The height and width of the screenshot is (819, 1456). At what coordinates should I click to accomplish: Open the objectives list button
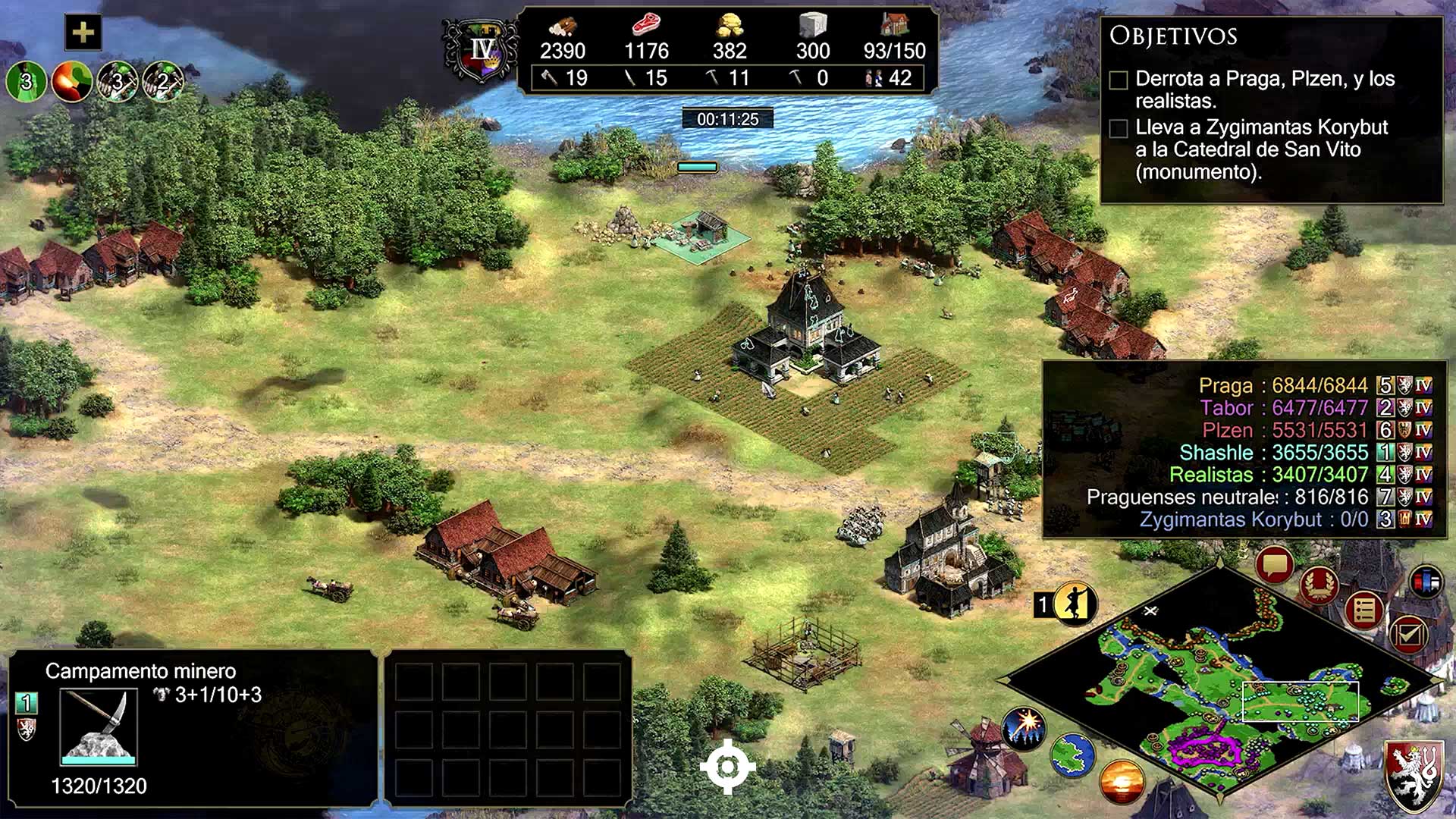click(x=1364, y=610)
